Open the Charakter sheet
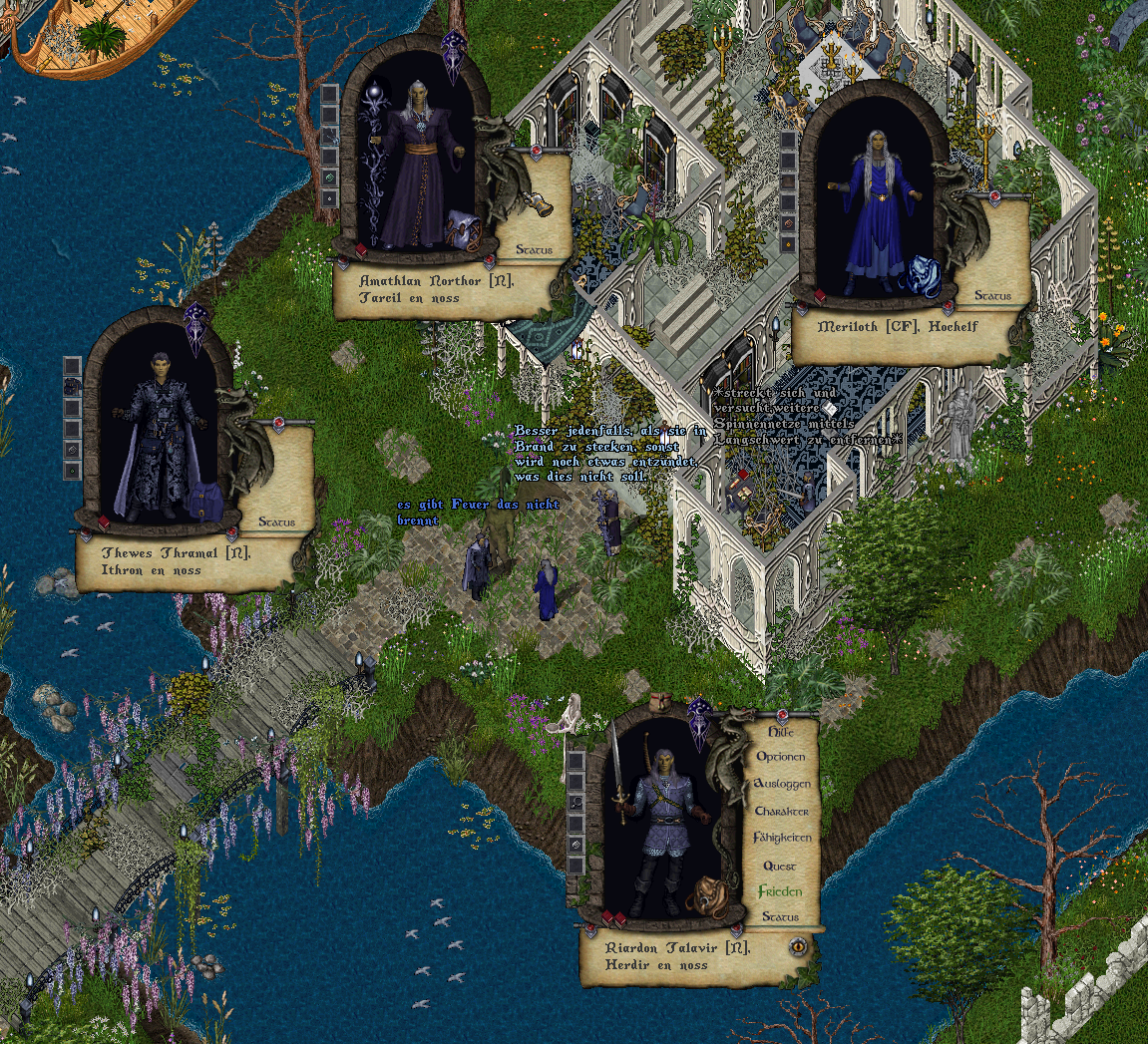Image resolution: width=1148 pixels, height=1044 pixels. (781, 812)
